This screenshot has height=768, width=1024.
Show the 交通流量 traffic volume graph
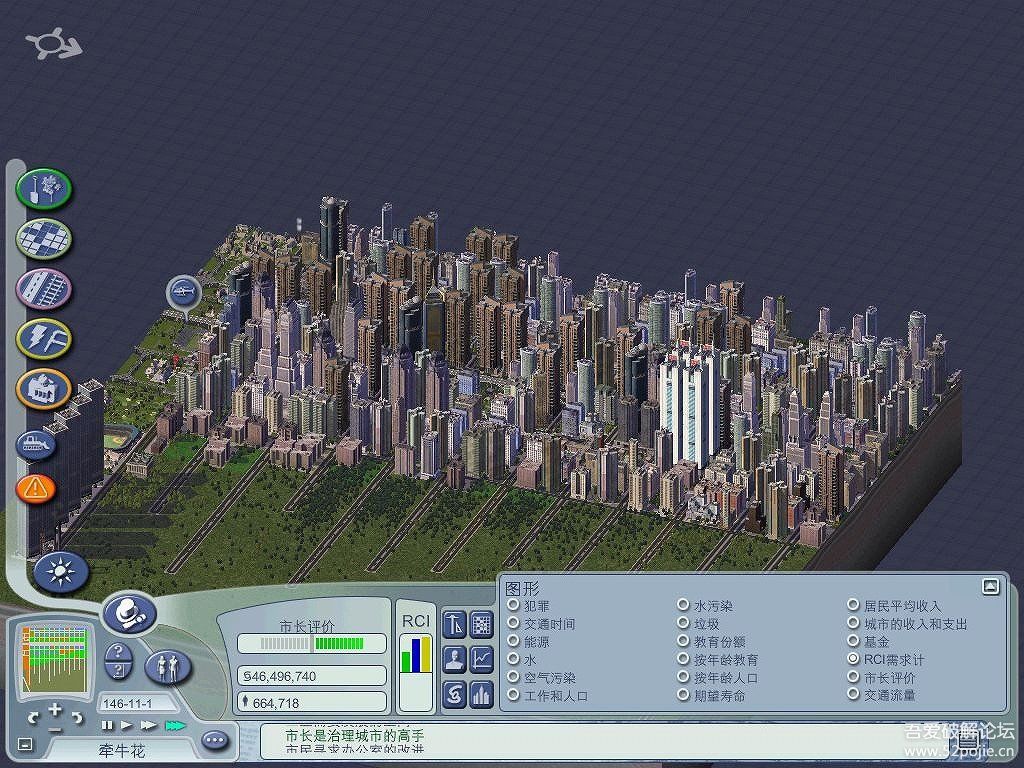click(853, 695)
